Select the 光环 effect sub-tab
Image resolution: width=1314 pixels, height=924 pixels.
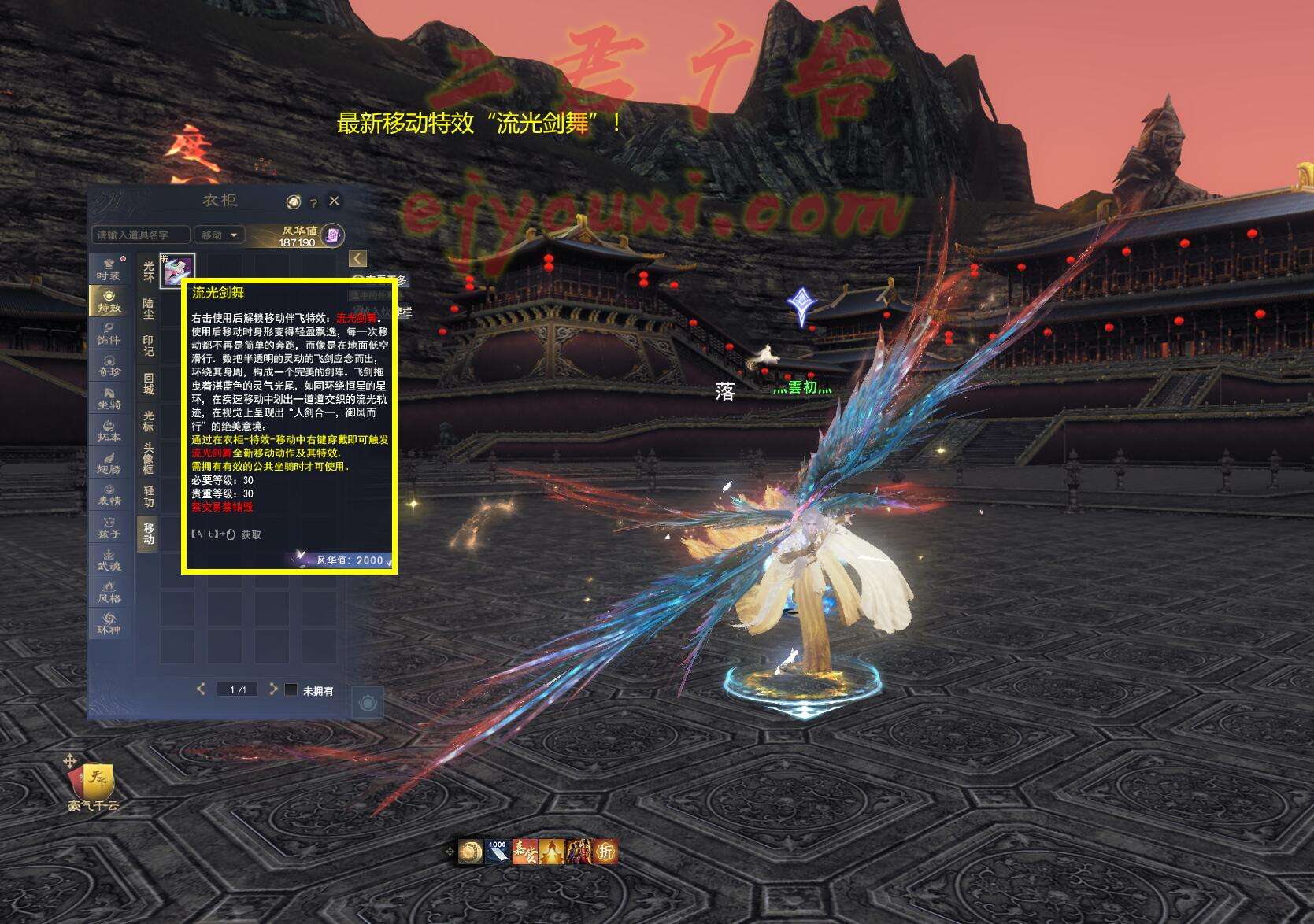point(148,272)
